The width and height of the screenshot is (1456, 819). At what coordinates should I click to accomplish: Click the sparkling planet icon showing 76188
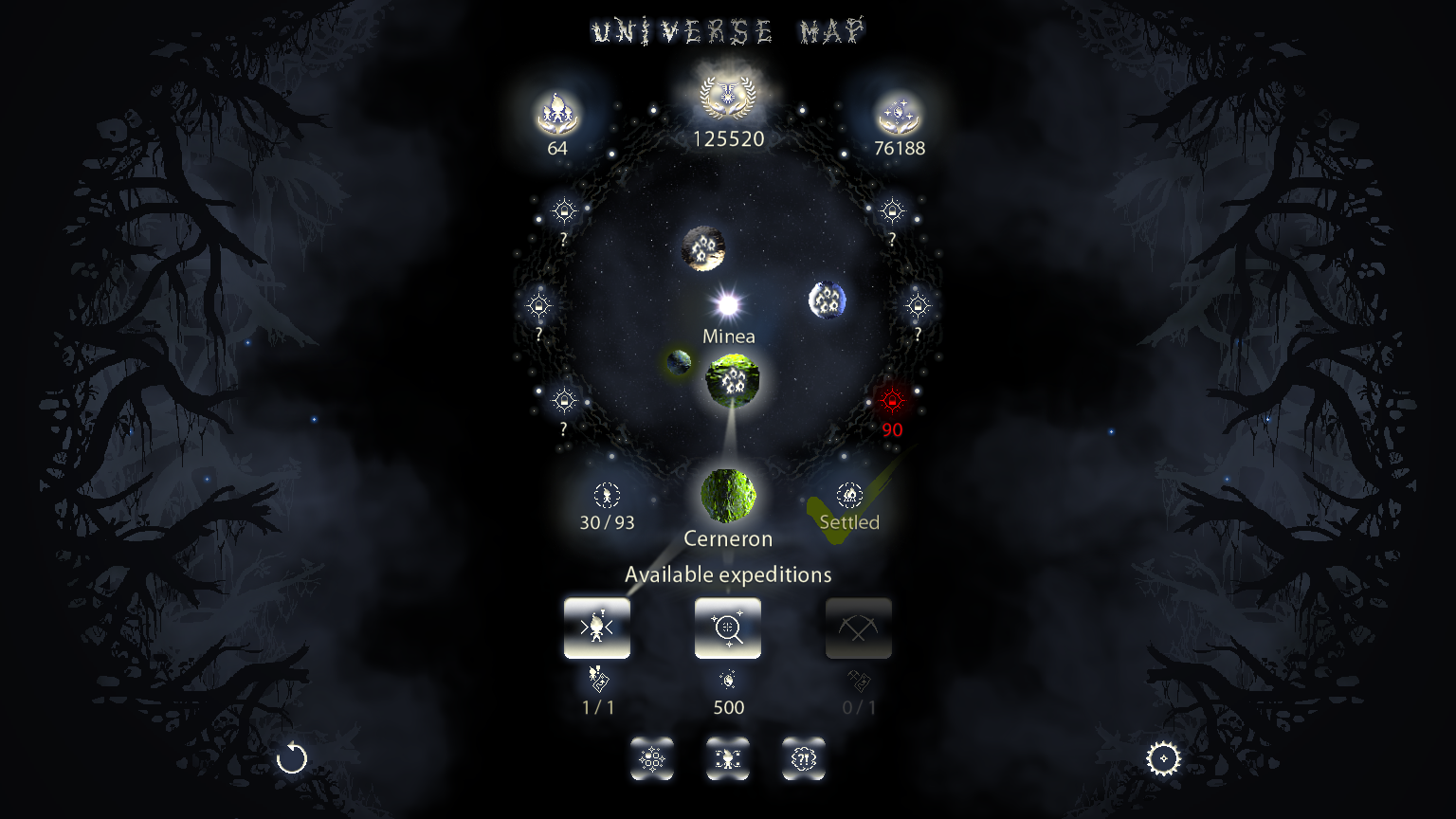click(x=897, y=112)
